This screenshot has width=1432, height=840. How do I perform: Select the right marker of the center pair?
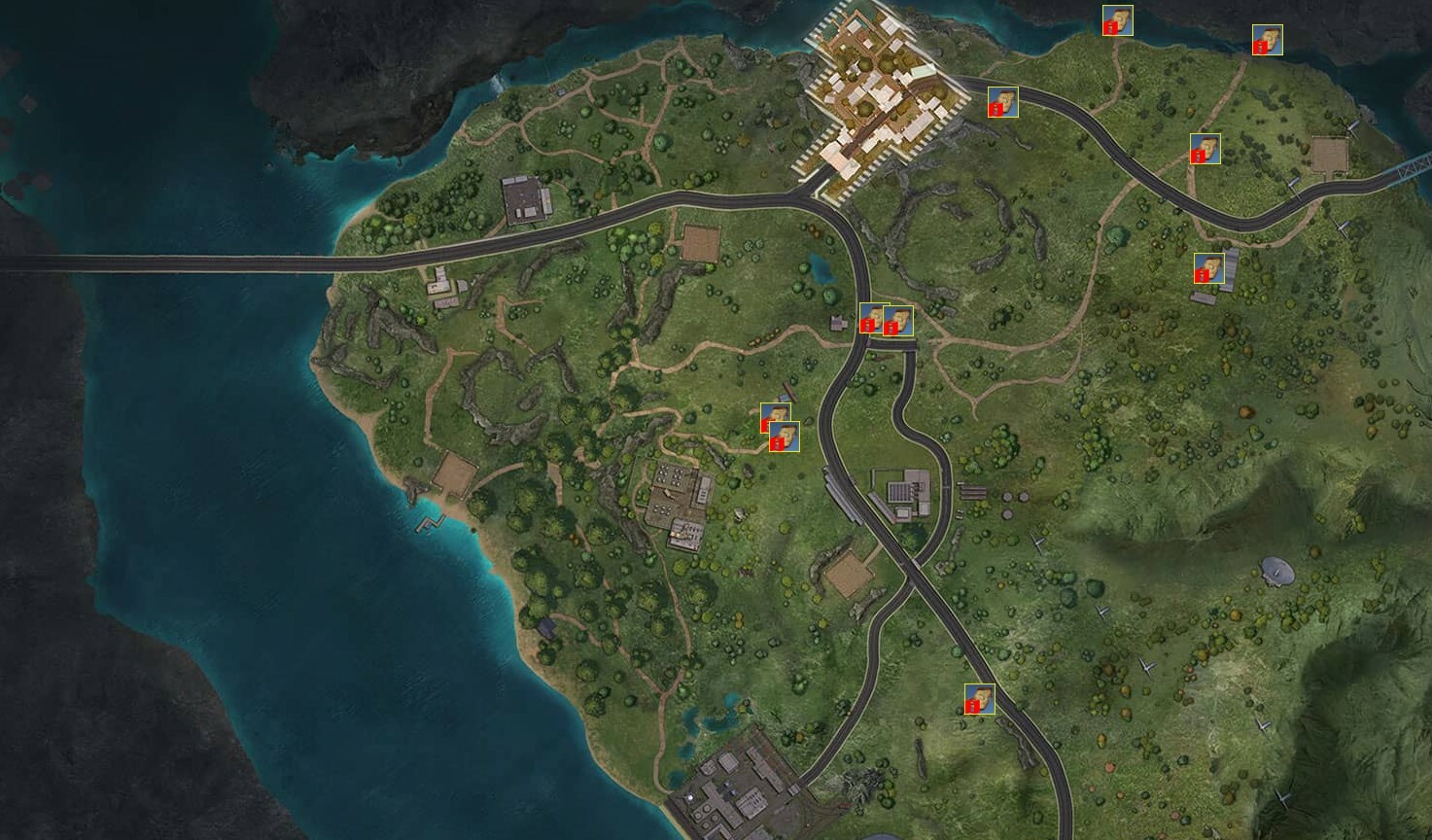pos(899,321)
